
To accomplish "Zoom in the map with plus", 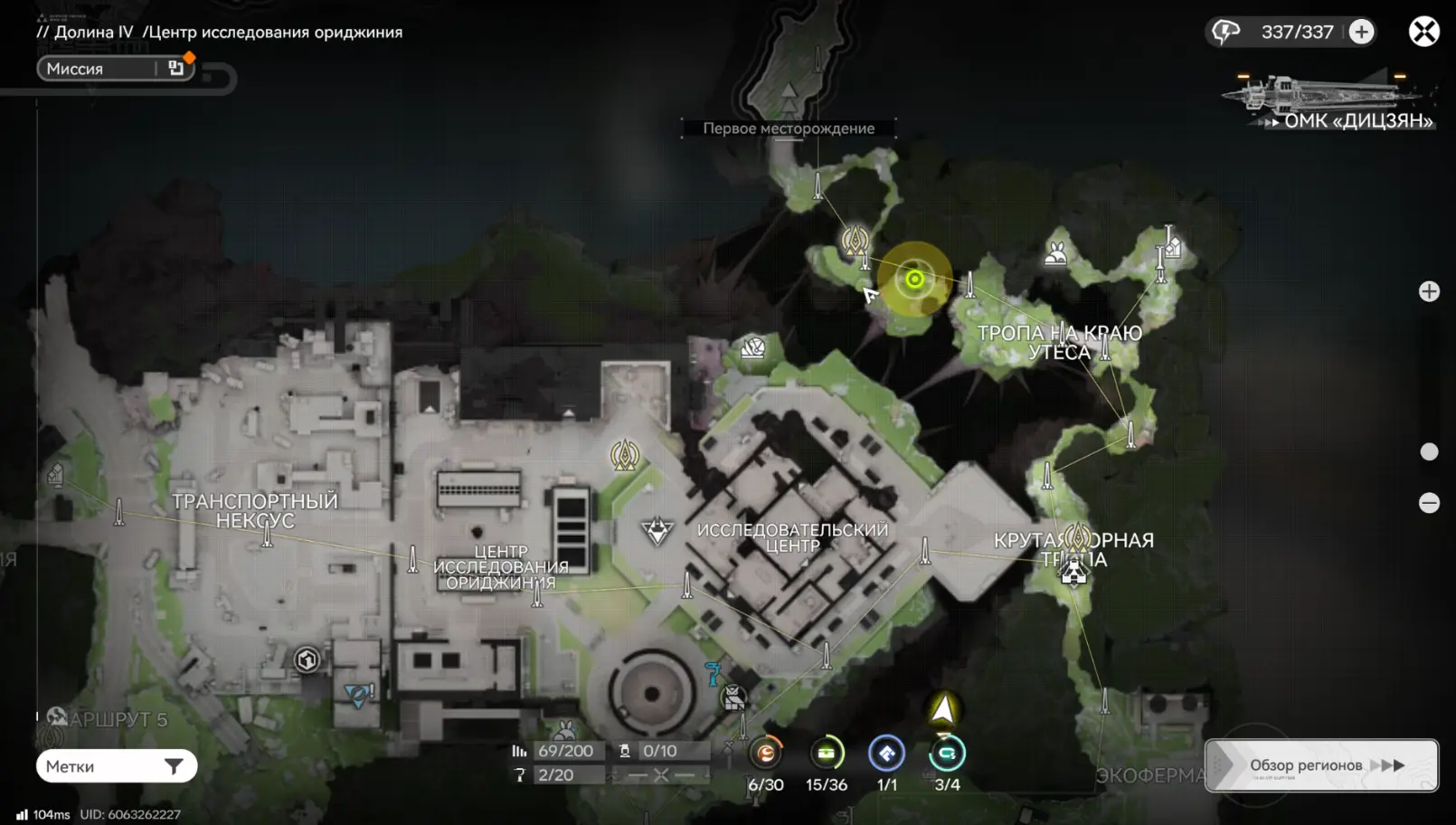I will point(1429,291).
